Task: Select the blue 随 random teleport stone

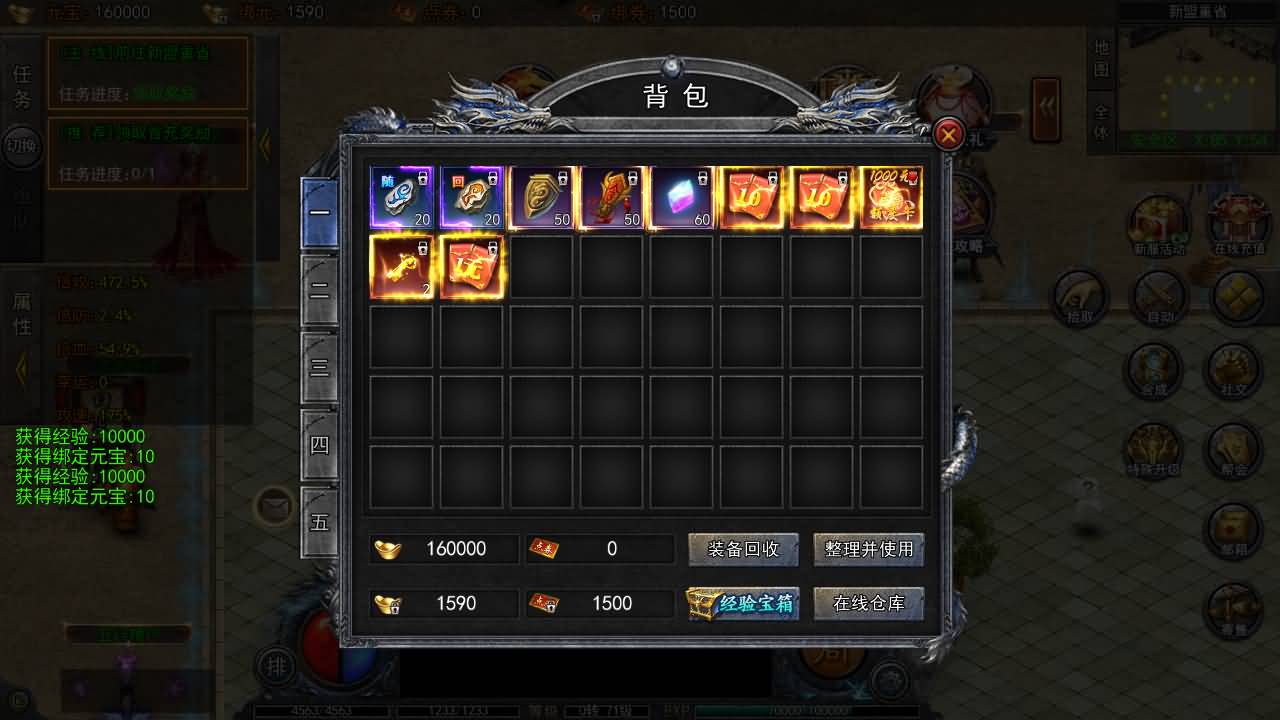Action: [x=401, y=197]
